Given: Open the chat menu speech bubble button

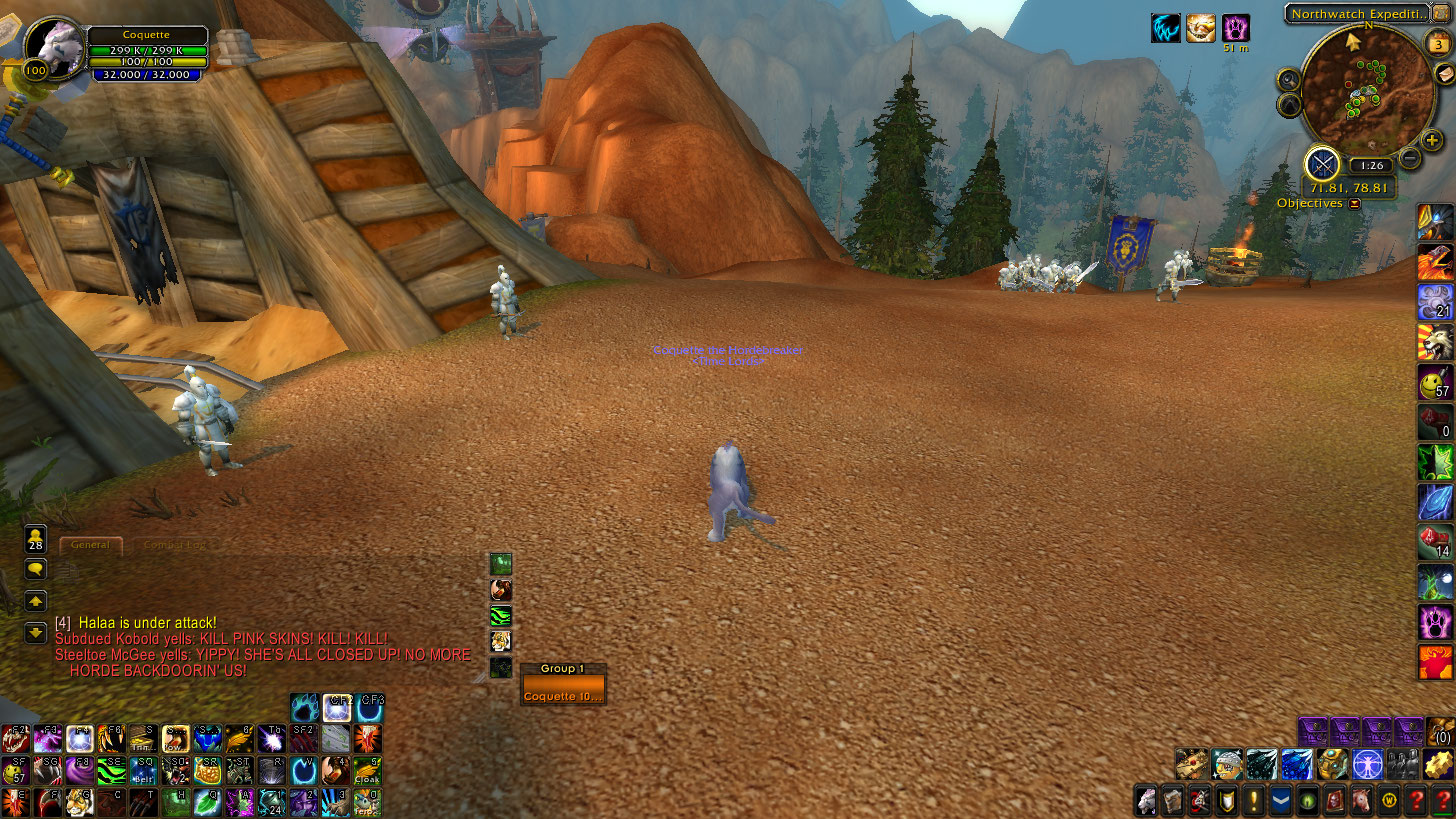Looking at the screenshot, I should tap(36, 569).
